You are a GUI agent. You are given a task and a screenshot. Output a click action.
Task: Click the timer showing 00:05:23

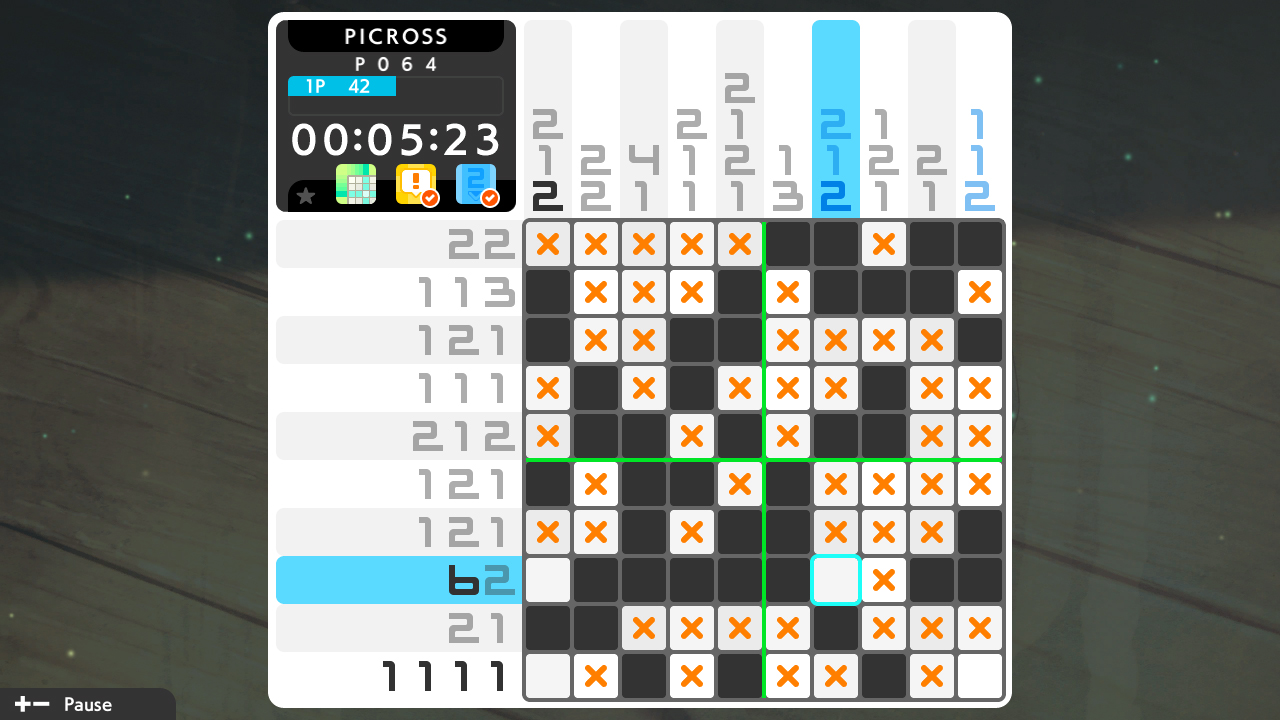point(396,139)
